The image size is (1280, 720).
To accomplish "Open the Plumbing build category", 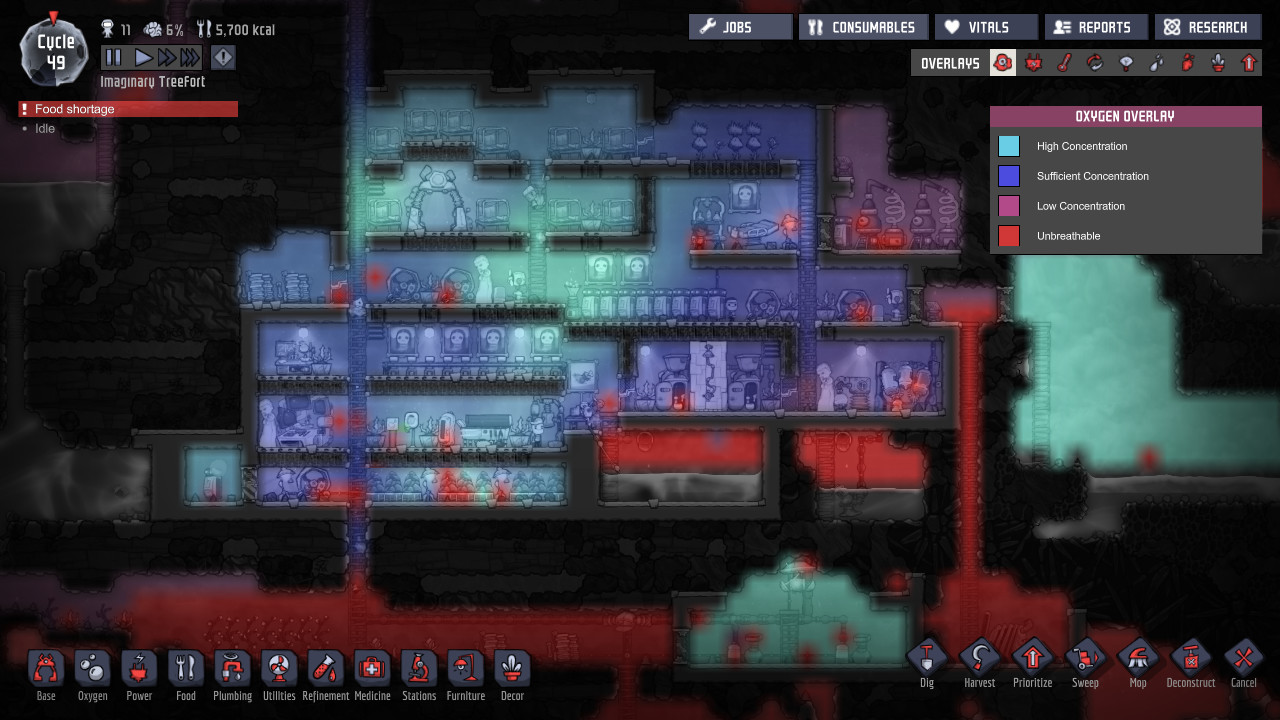I will pyautogui.click(x=232, y=670).
